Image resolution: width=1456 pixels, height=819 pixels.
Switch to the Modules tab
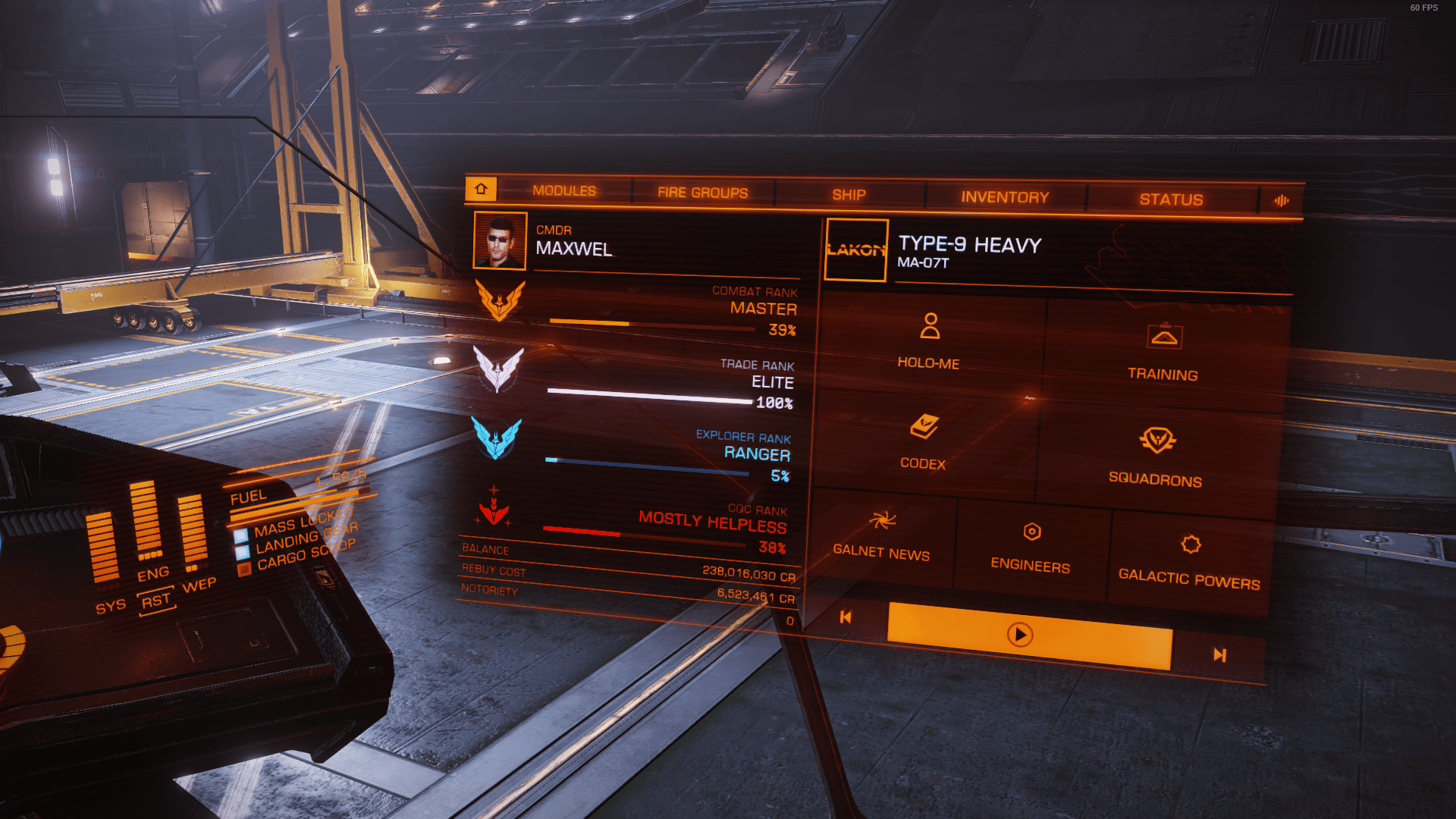pyautogui.click(x=564, y=191)
